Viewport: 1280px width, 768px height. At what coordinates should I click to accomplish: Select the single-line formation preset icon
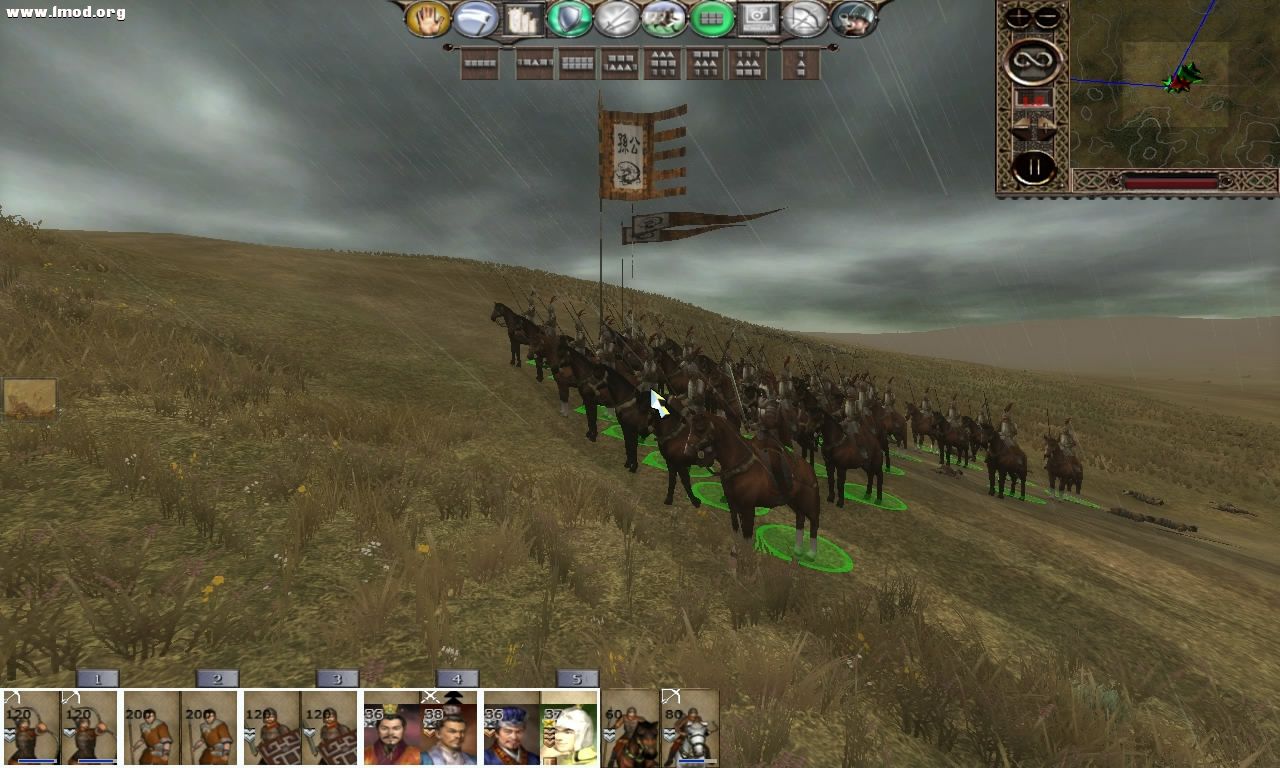(x=478, y=64)
